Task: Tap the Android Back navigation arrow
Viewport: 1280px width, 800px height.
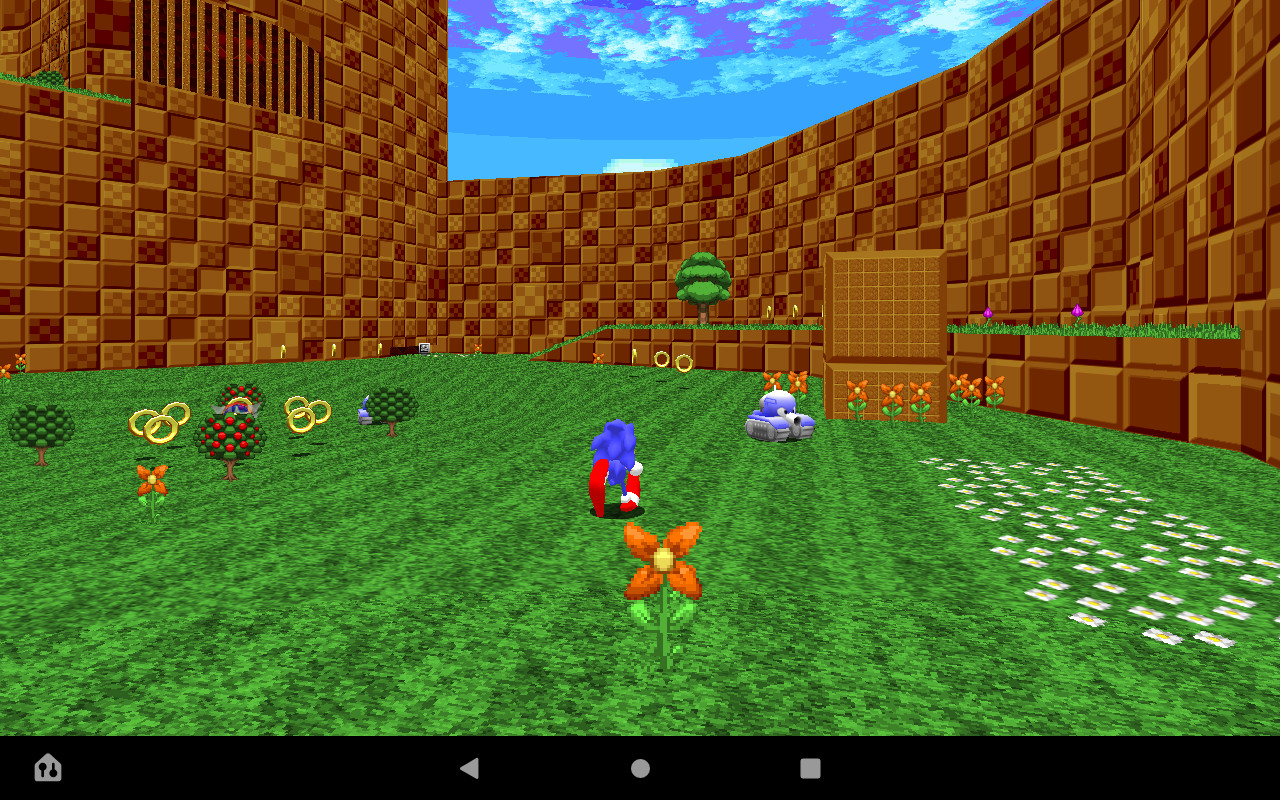Action: pos(470,768)
